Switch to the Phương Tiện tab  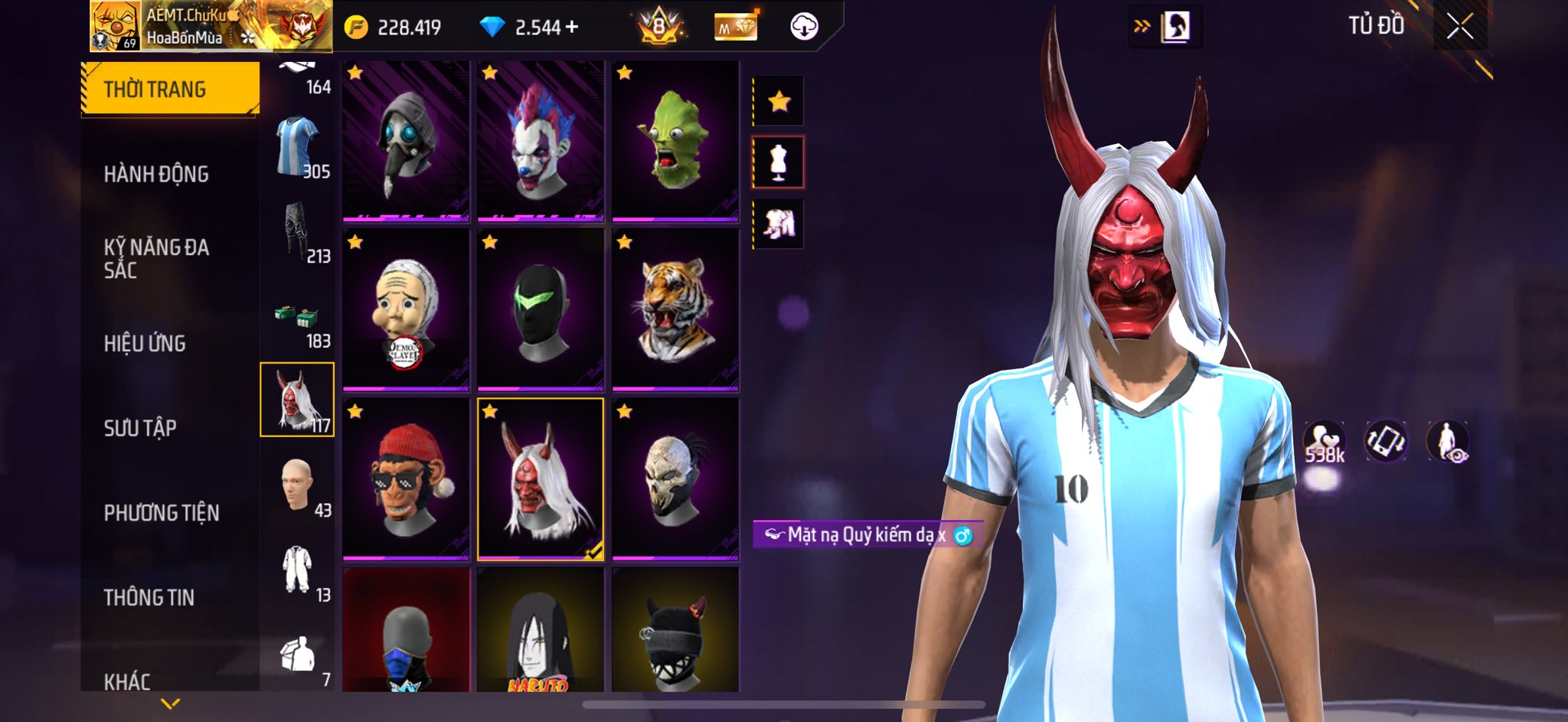click(x=161, y=512)
